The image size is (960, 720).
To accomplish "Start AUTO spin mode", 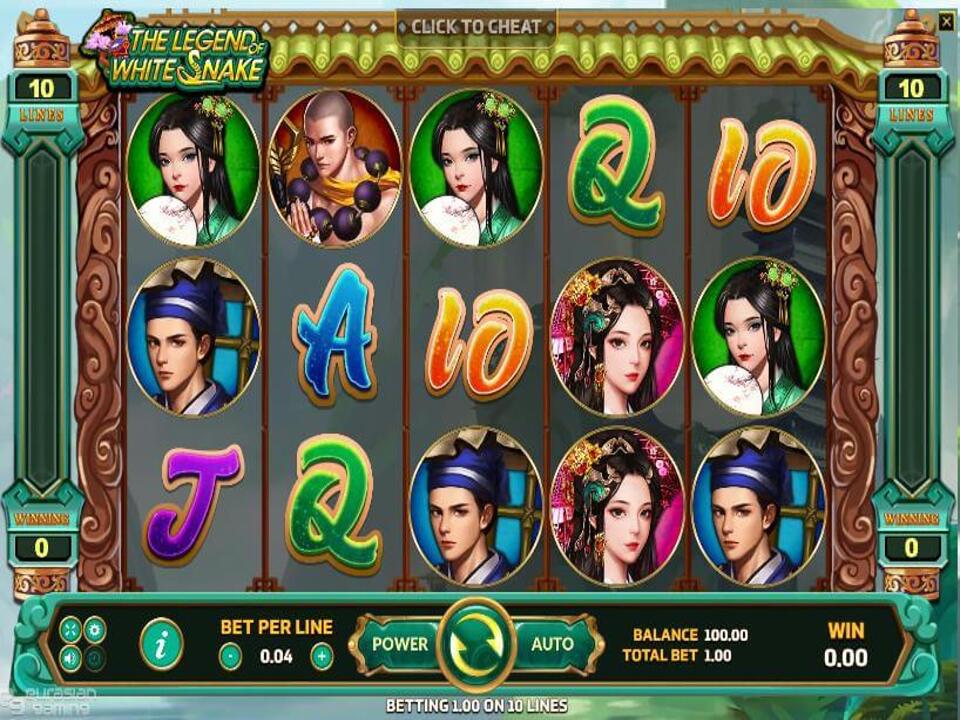I will (x=552, y=644).
